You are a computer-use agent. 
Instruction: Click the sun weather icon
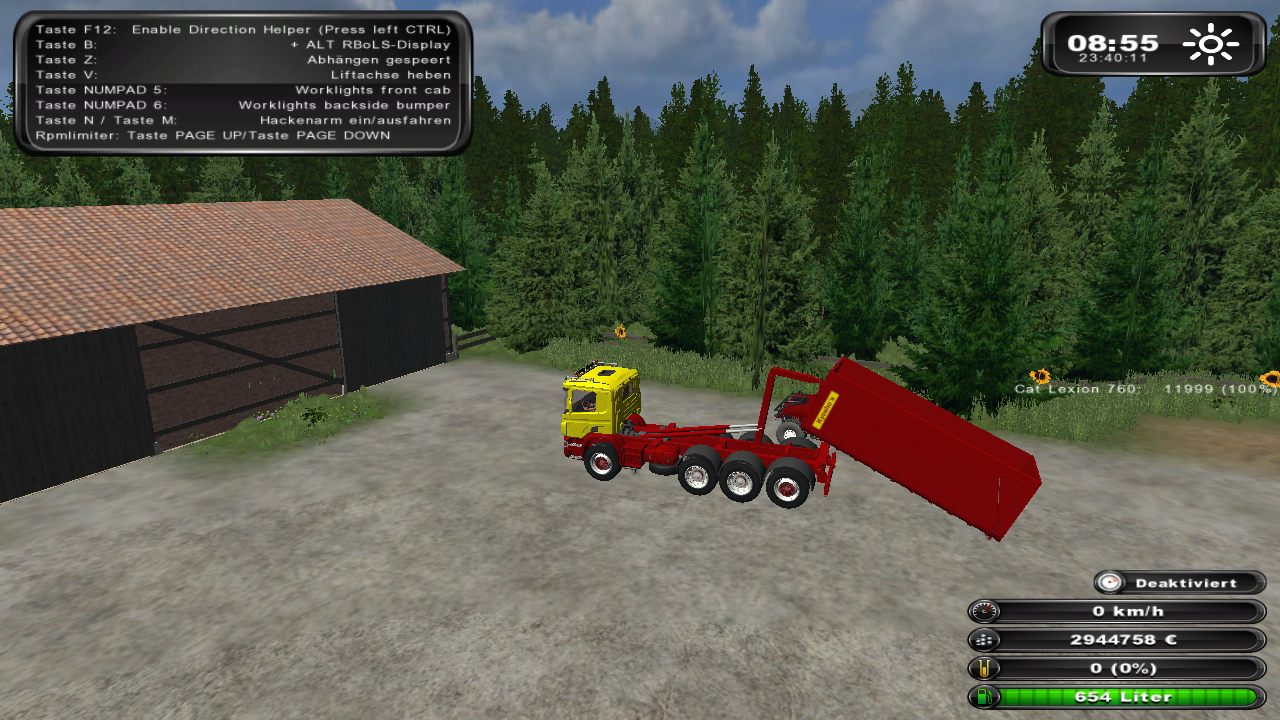coord(1210,44)
